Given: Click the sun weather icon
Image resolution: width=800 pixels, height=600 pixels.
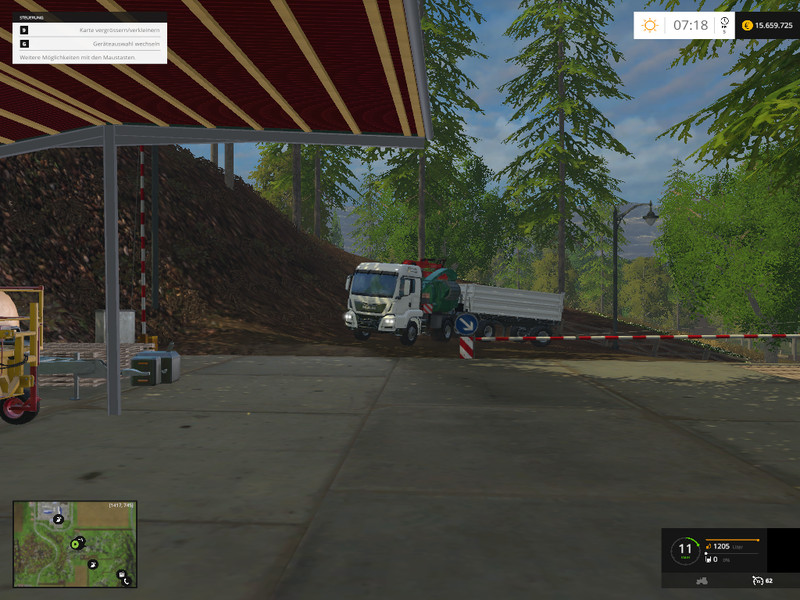Looking at the screenshot, I should coord(650,25).
